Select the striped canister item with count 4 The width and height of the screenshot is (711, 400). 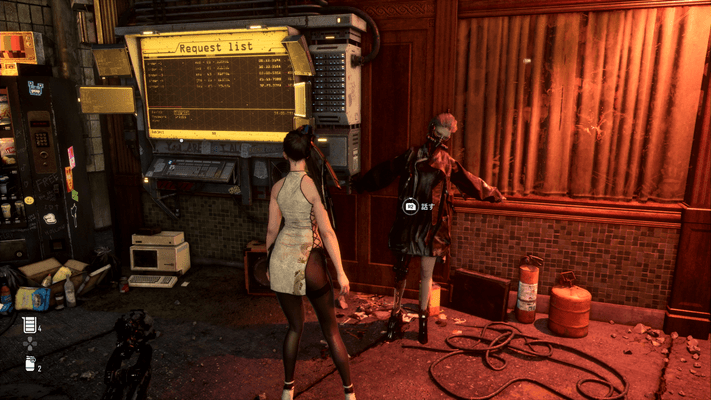(x=29, y=324)
